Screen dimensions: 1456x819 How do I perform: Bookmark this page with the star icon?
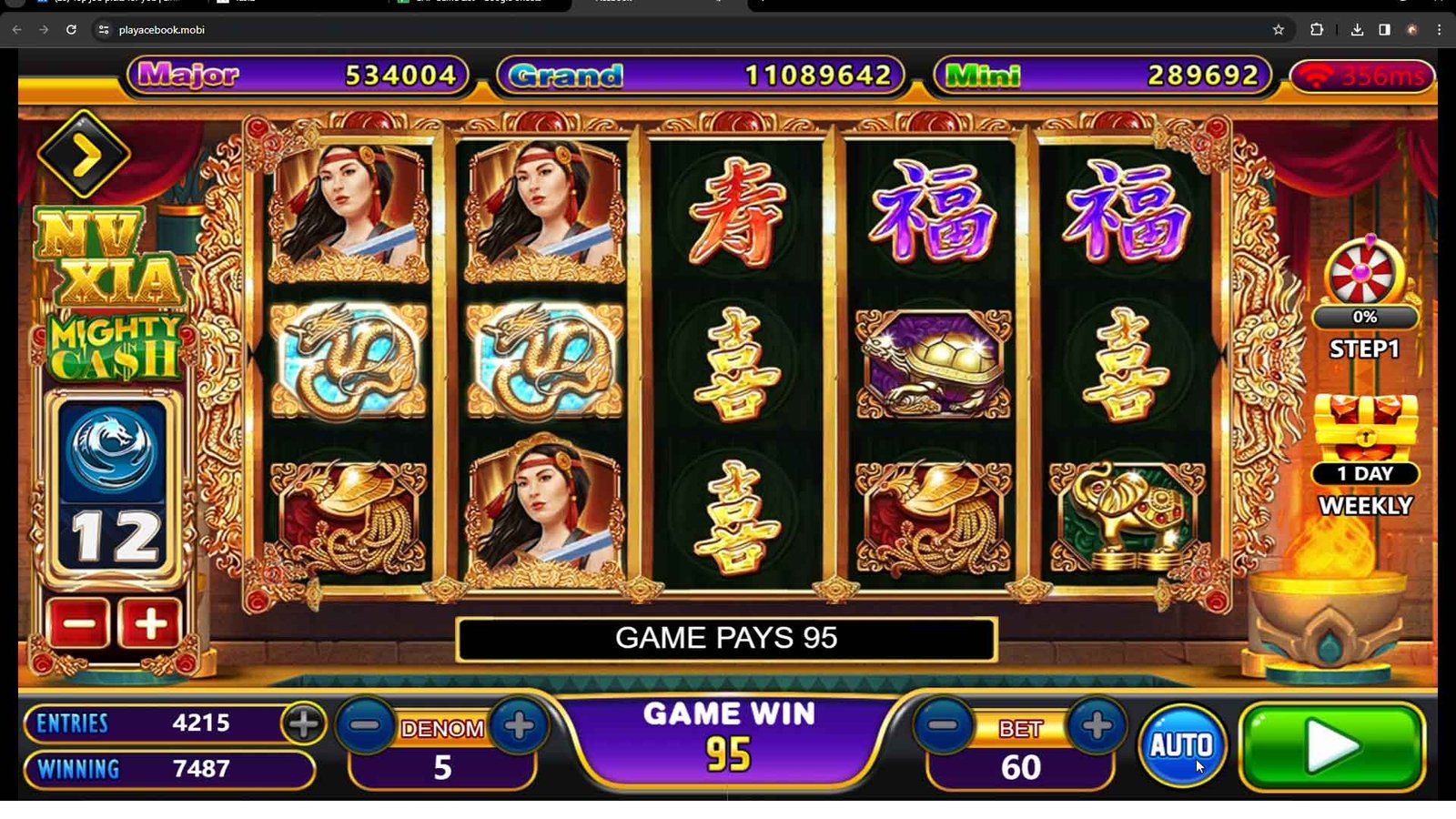(x=1279, y=30)
